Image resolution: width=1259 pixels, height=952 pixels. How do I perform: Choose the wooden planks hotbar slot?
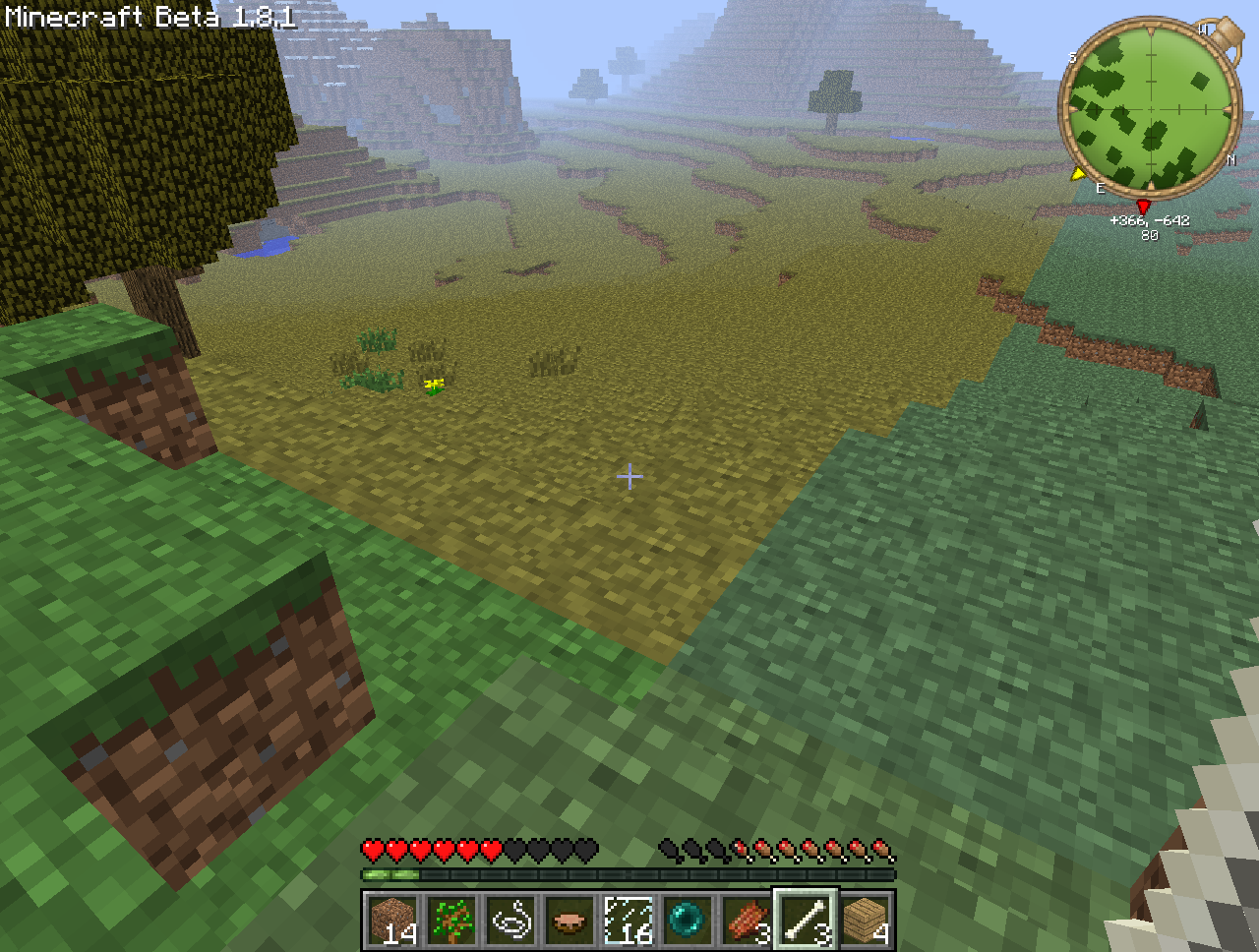pyautogui.click(x=866, y=921)
